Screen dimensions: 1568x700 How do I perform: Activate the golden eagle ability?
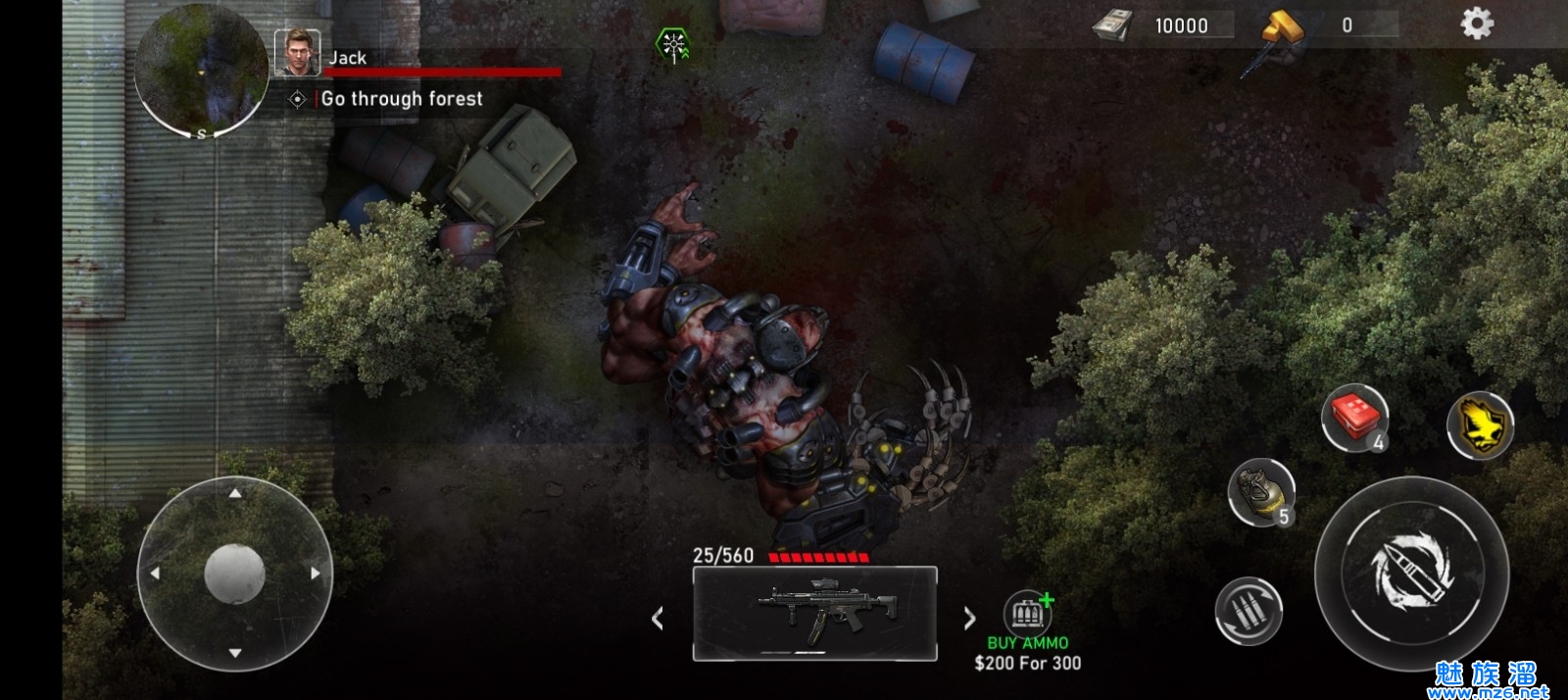pyautogui.click(x=1480, y=425)
